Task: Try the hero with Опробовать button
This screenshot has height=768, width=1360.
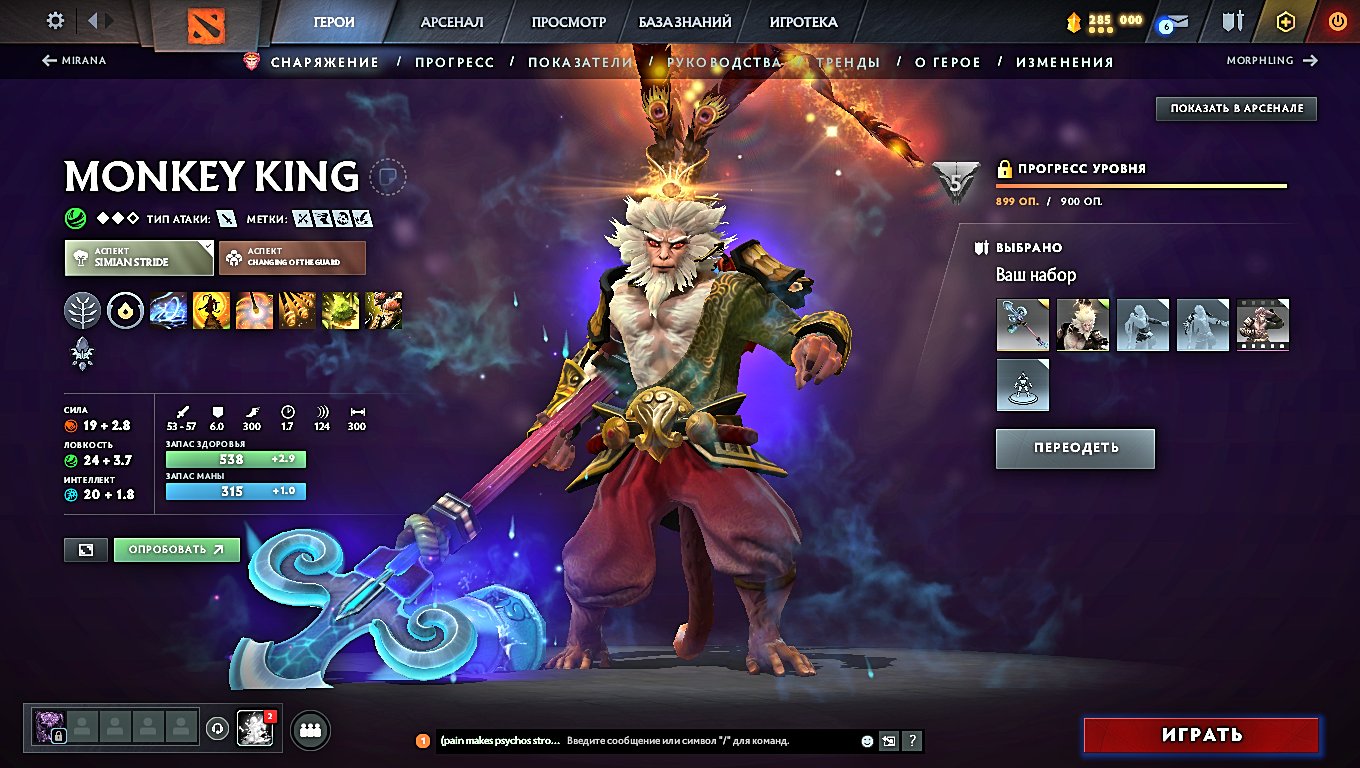Action: coord(176,549)
